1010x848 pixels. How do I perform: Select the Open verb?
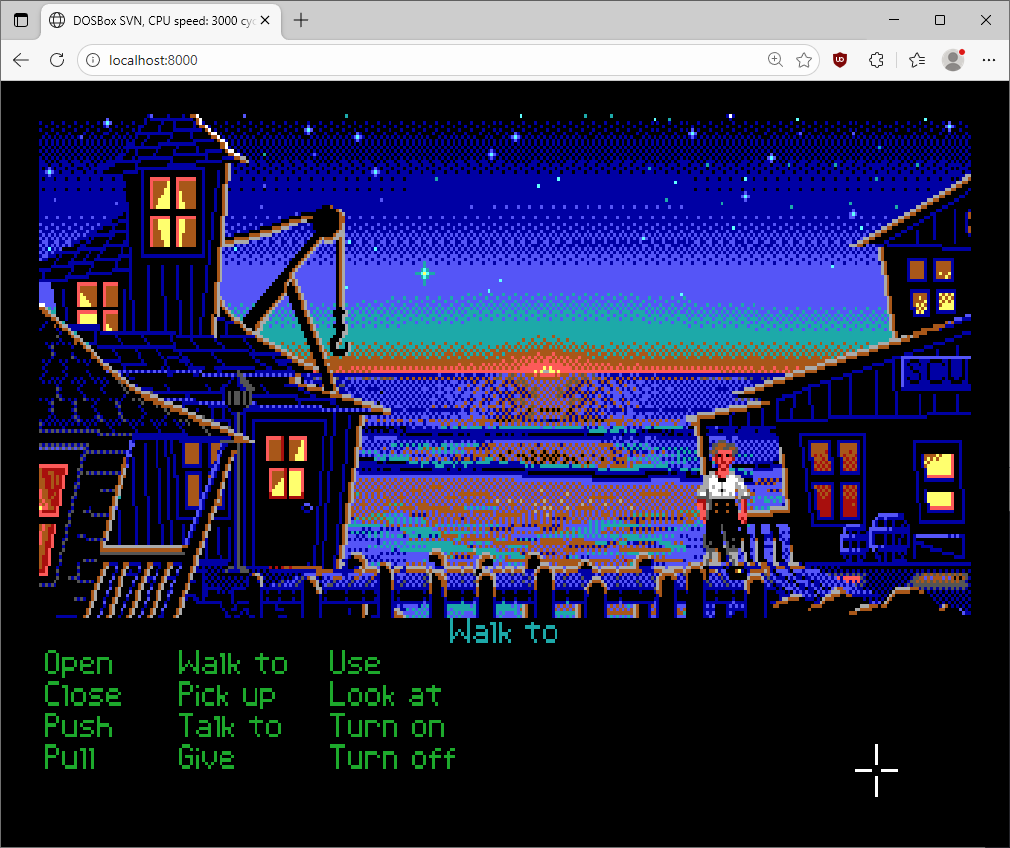coord(79,664)
